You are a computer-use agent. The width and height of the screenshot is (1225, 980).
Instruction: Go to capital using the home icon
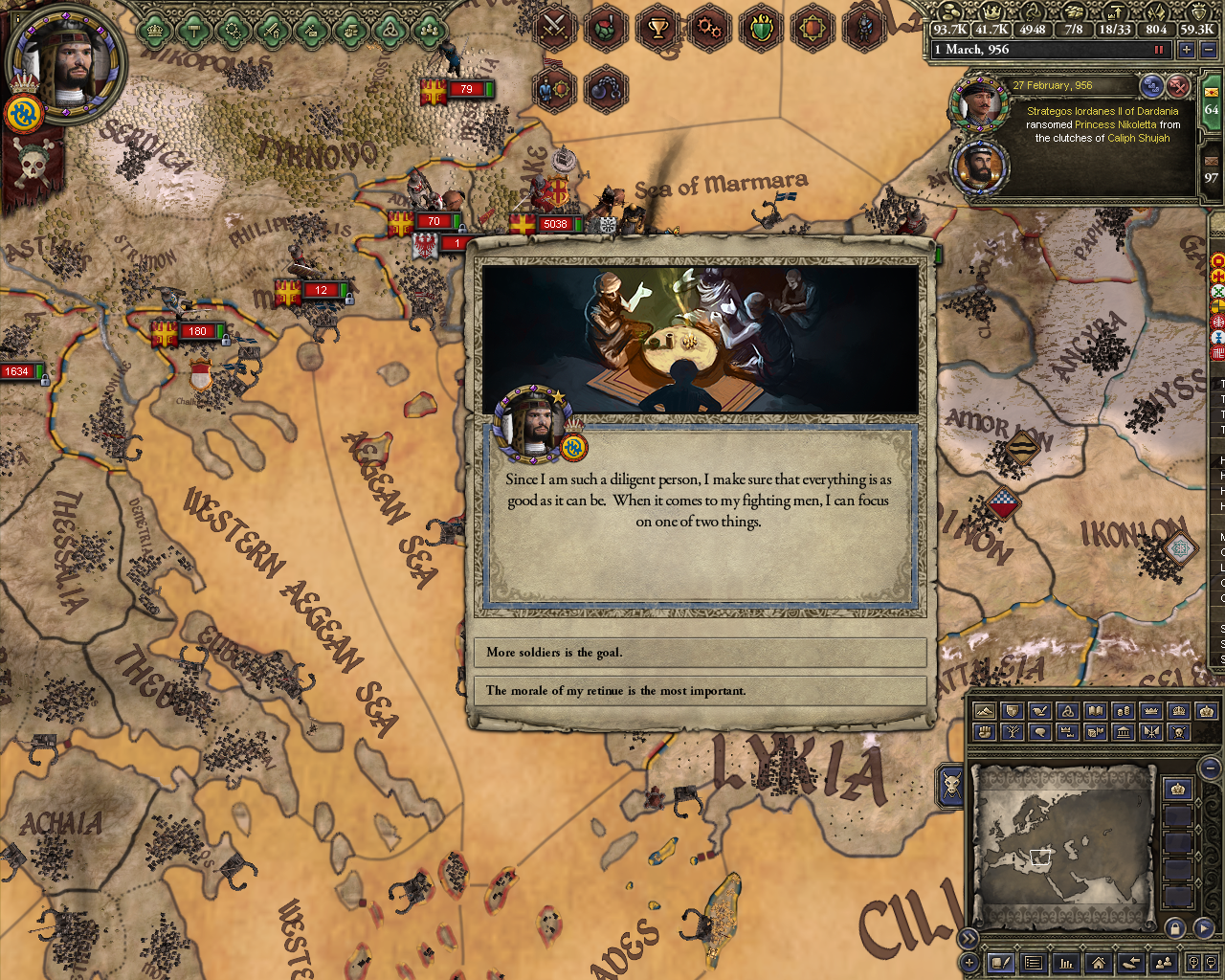tap(1099, 963)
